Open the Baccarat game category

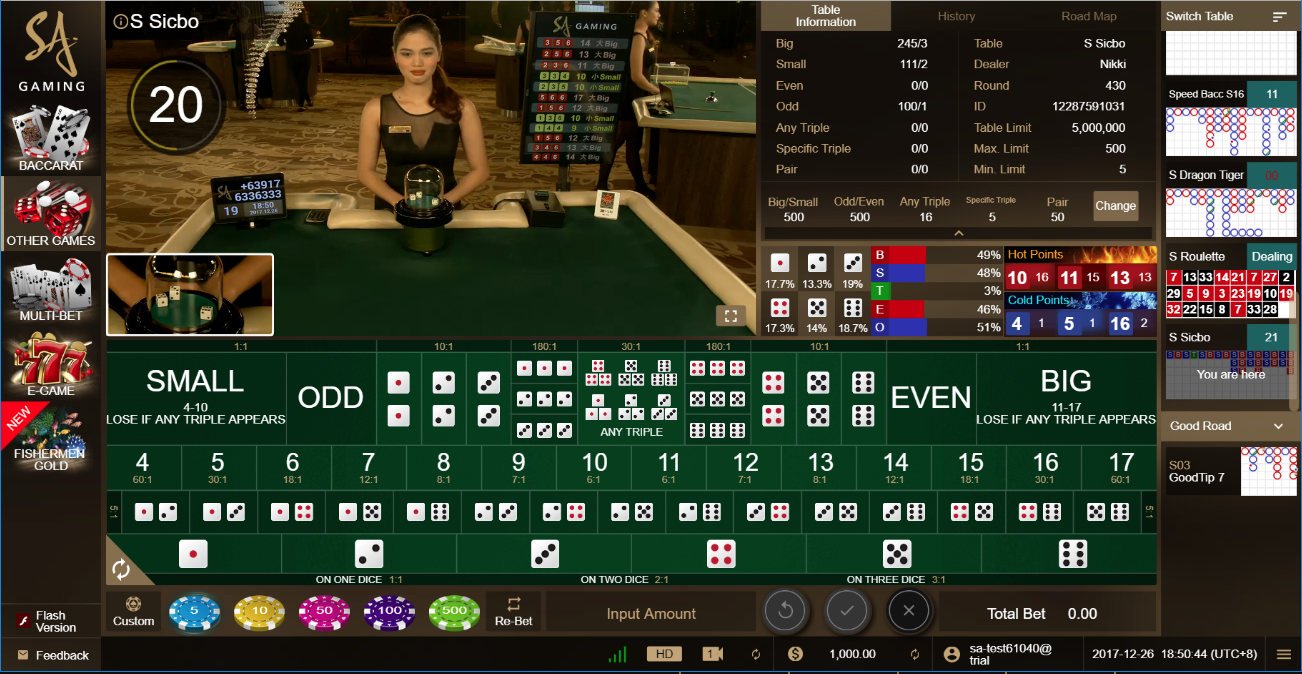click(x=51, y=138)
